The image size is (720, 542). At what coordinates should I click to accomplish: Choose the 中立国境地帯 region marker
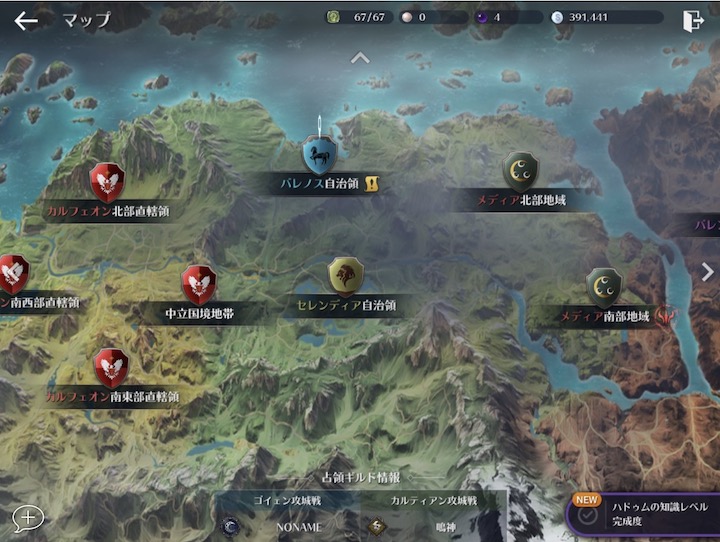click(x=199, y=285)
